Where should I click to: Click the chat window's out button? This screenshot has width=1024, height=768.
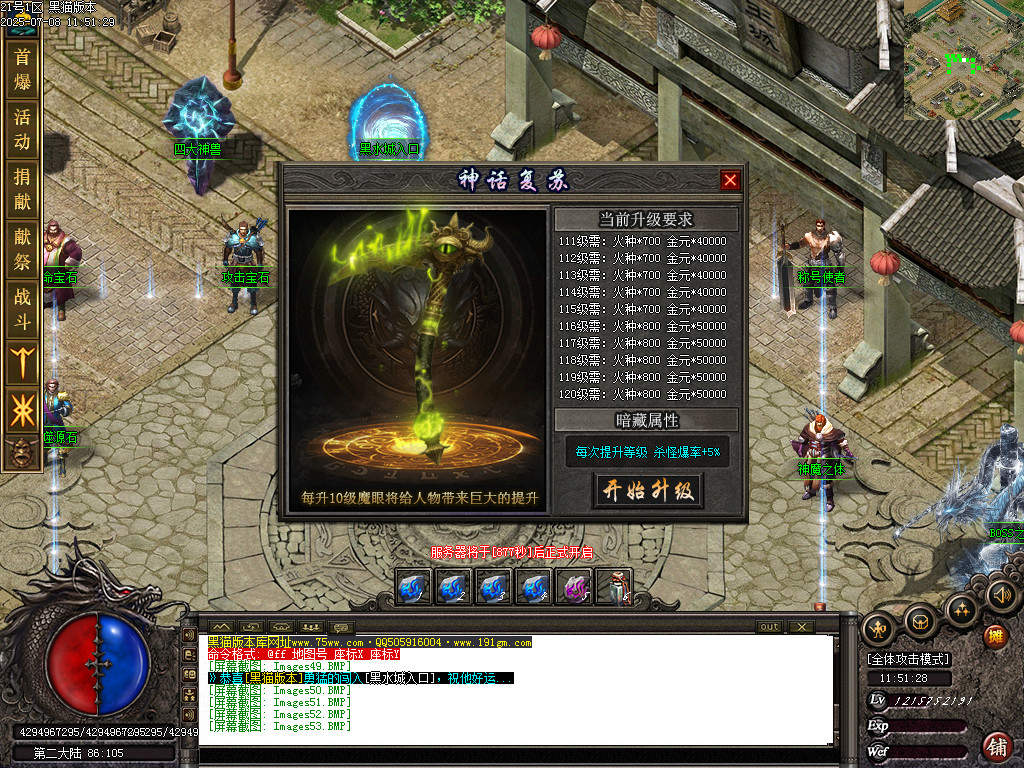(x=769, y=627)
